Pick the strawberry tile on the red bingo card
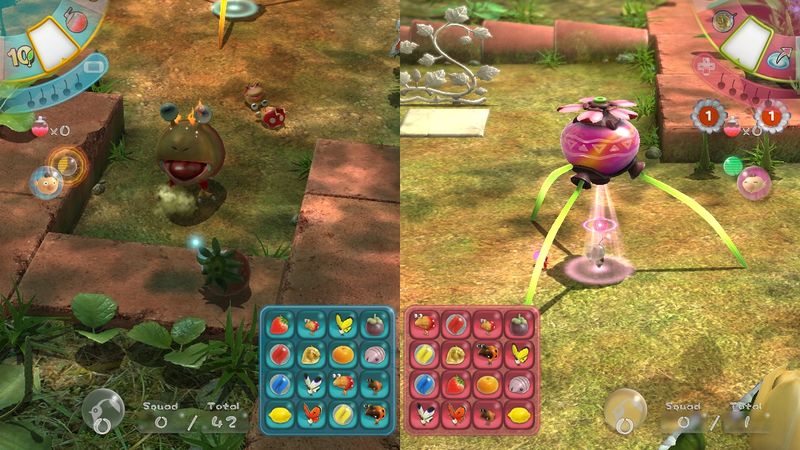800x450 pixels. pyautogui.click(x=459, y=384)
